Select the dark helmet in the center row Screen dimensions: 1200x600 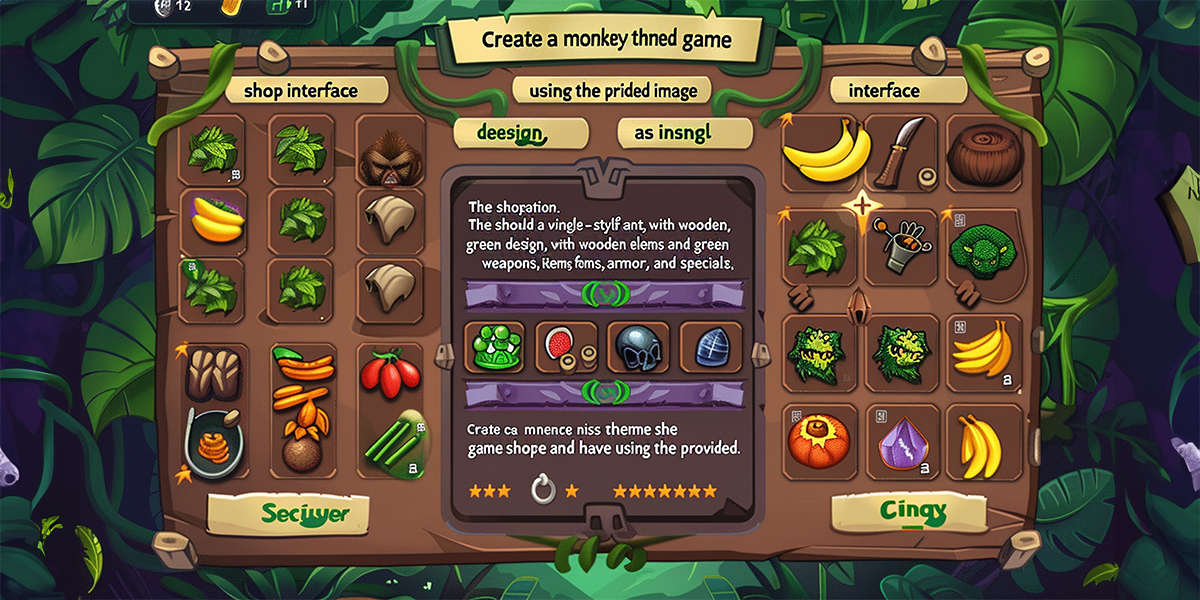(x=637, y=348)
